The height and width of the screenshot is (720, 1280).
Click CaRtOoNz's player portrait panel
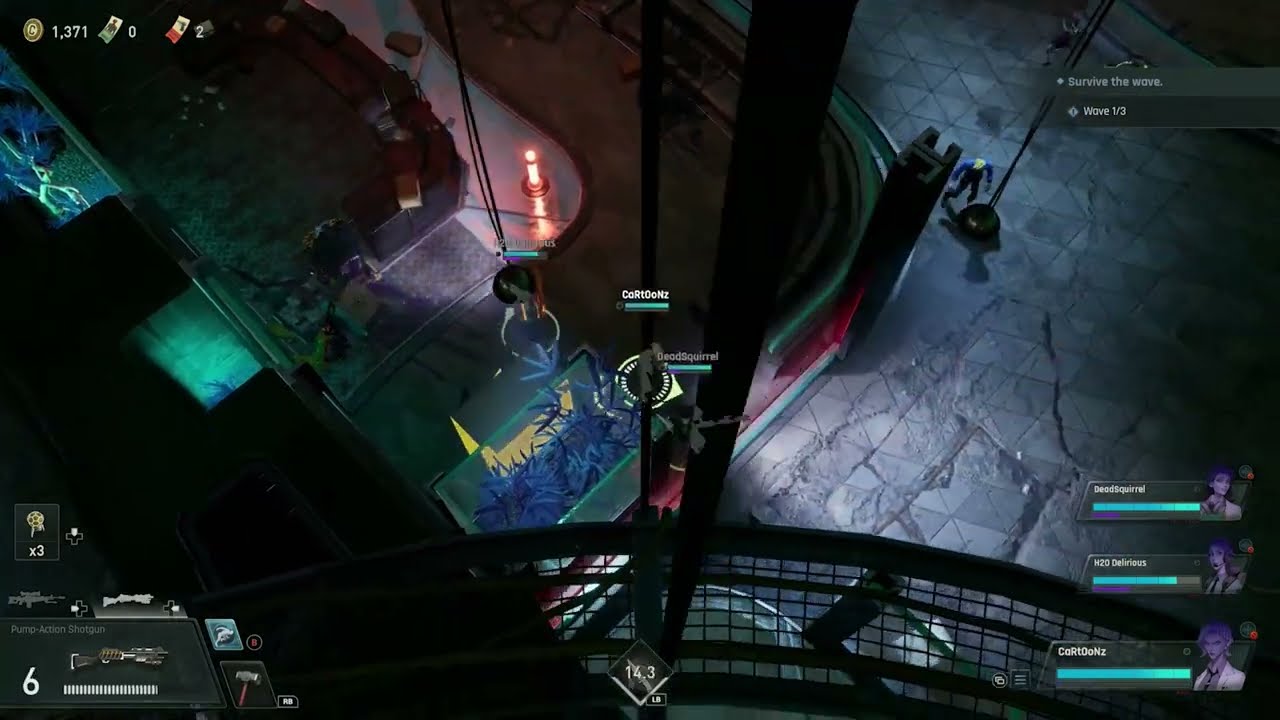tap(1150, 663)
